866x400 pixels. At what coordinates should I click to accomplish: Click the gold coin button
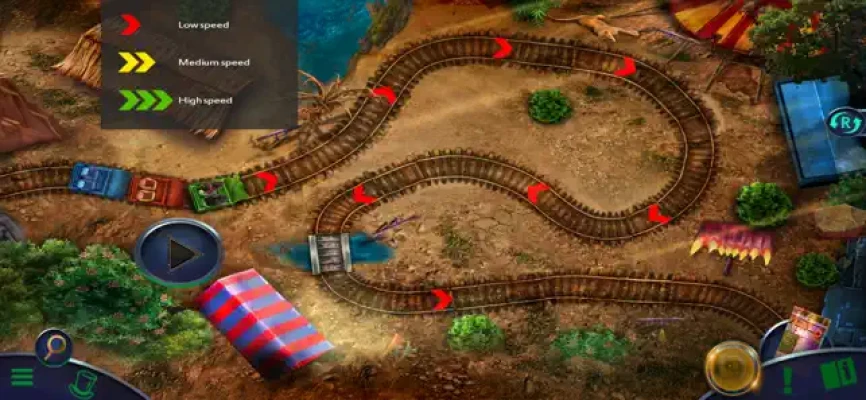tap(731, 367)
